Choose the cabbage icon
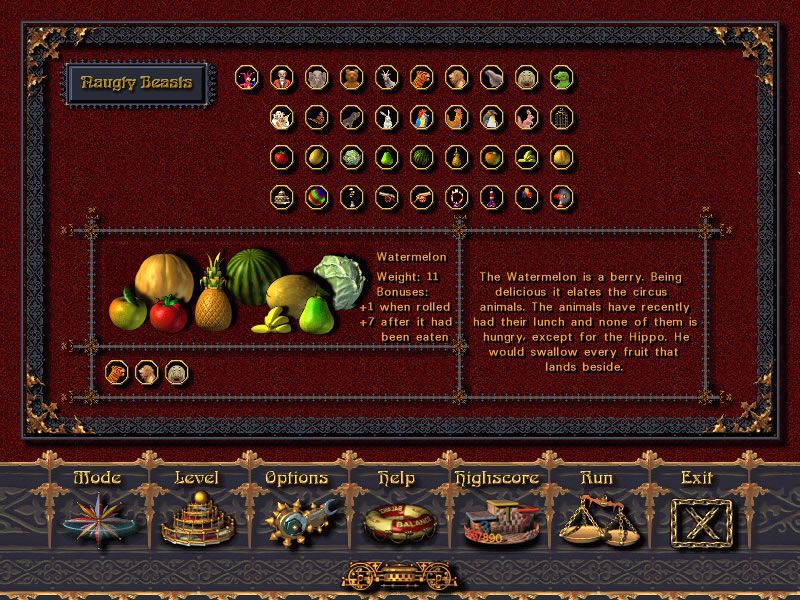The width and height of the screenshot is (800, 600). [352, 157]
